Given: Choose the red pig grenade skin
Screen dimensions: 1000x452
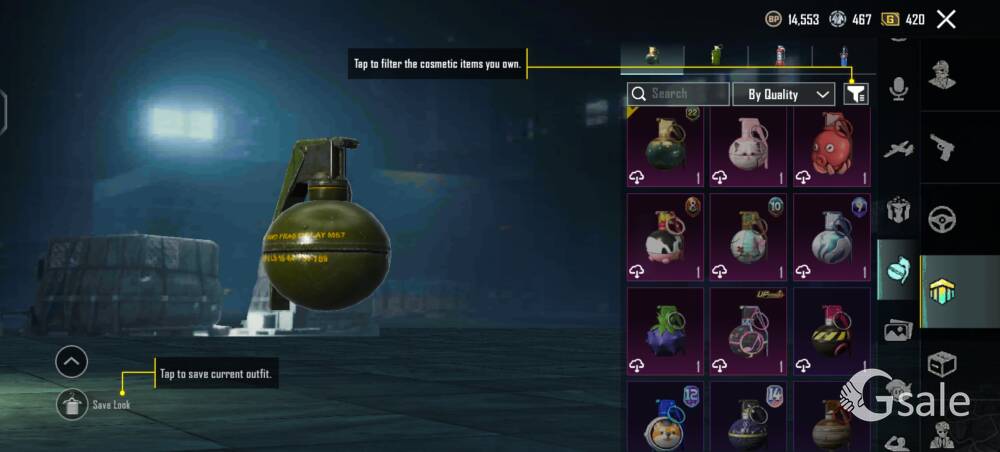Looking at the screenshot, I should 832,148.
